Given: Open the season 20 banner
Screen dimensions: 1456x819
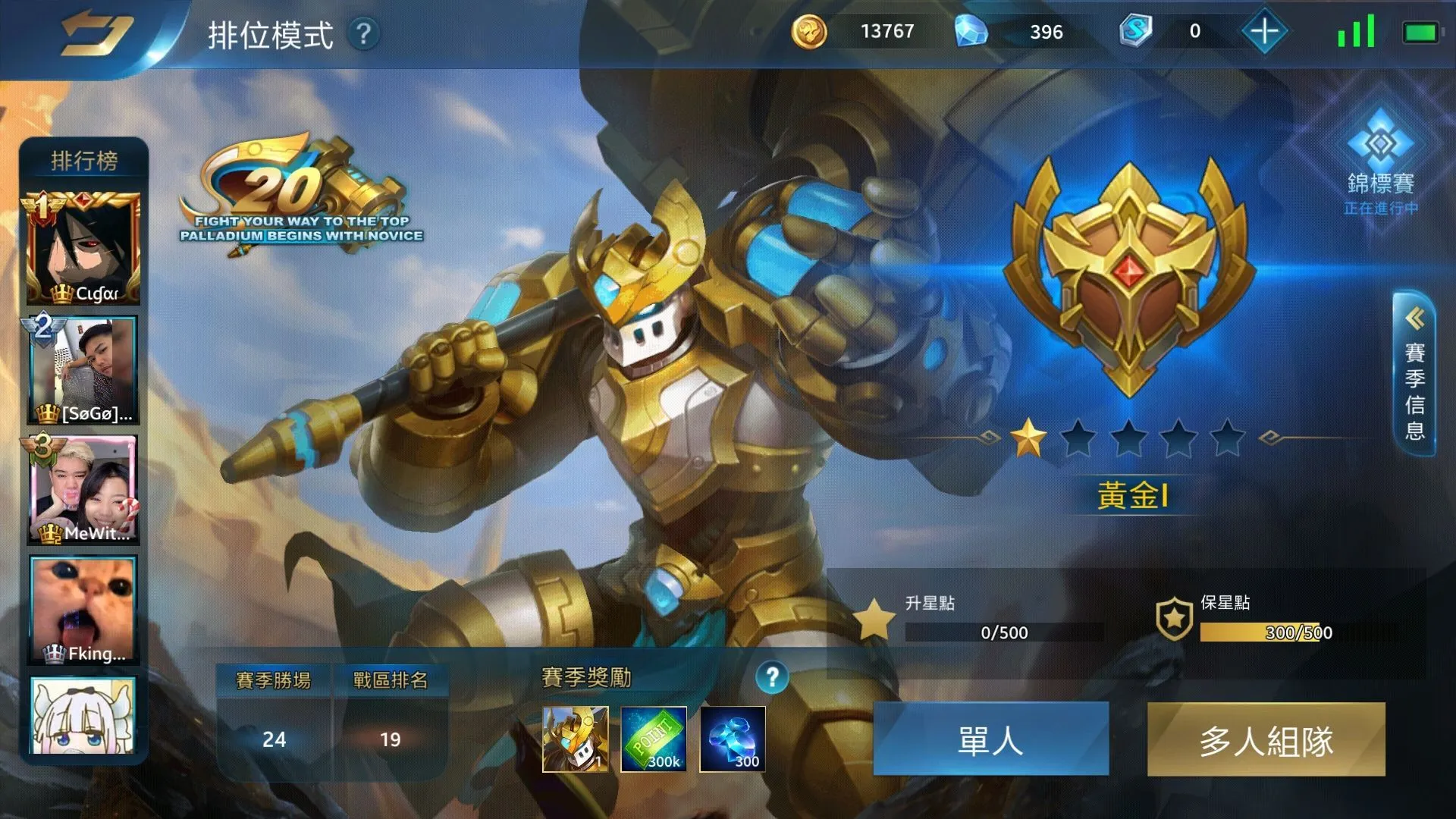Looking at the screenshot, I should [300, 193].
